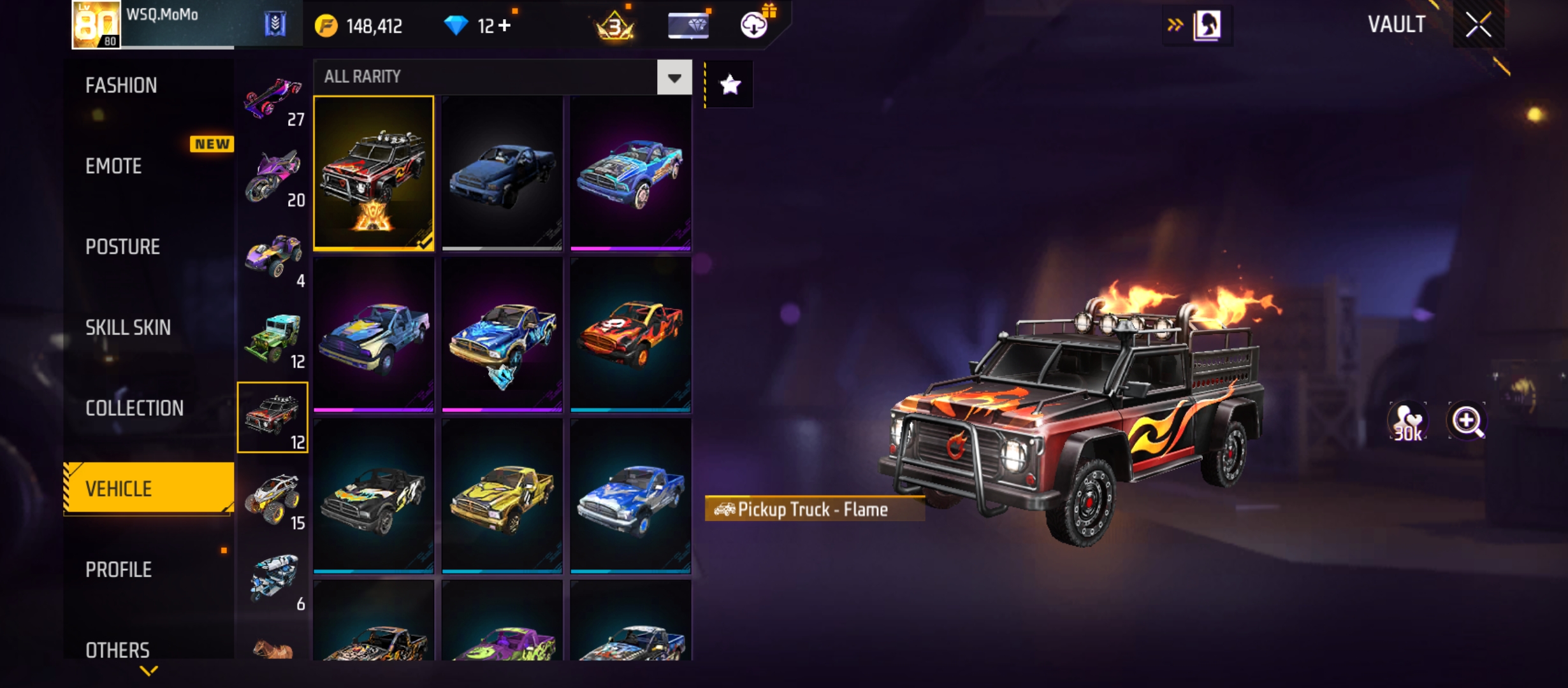Open the All Rarity dropdown

(674, 78)
